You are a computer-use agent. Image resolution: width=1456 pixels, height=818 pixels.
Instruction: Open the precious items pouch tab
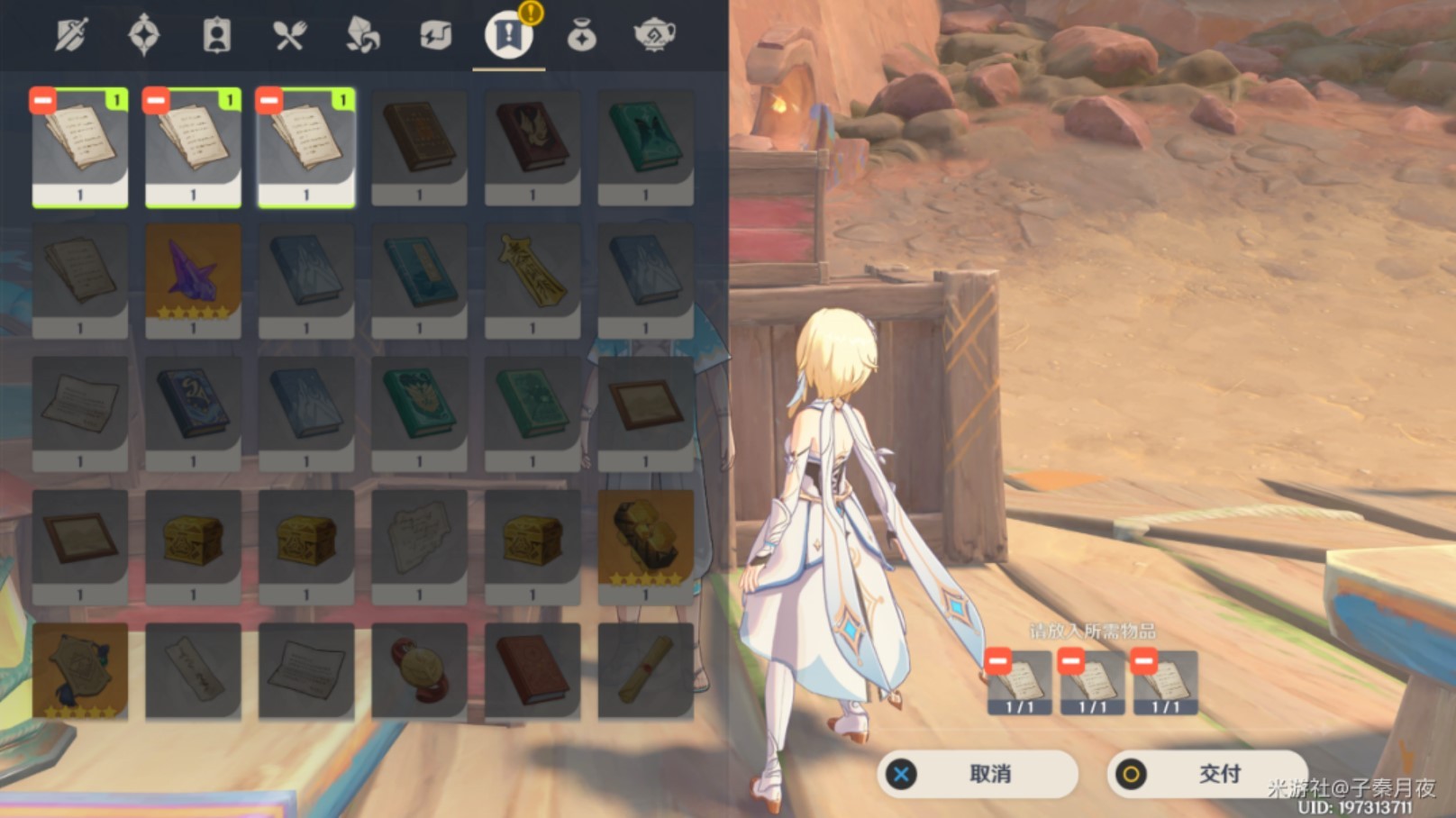pyautogui.click(x=582, y=36)
